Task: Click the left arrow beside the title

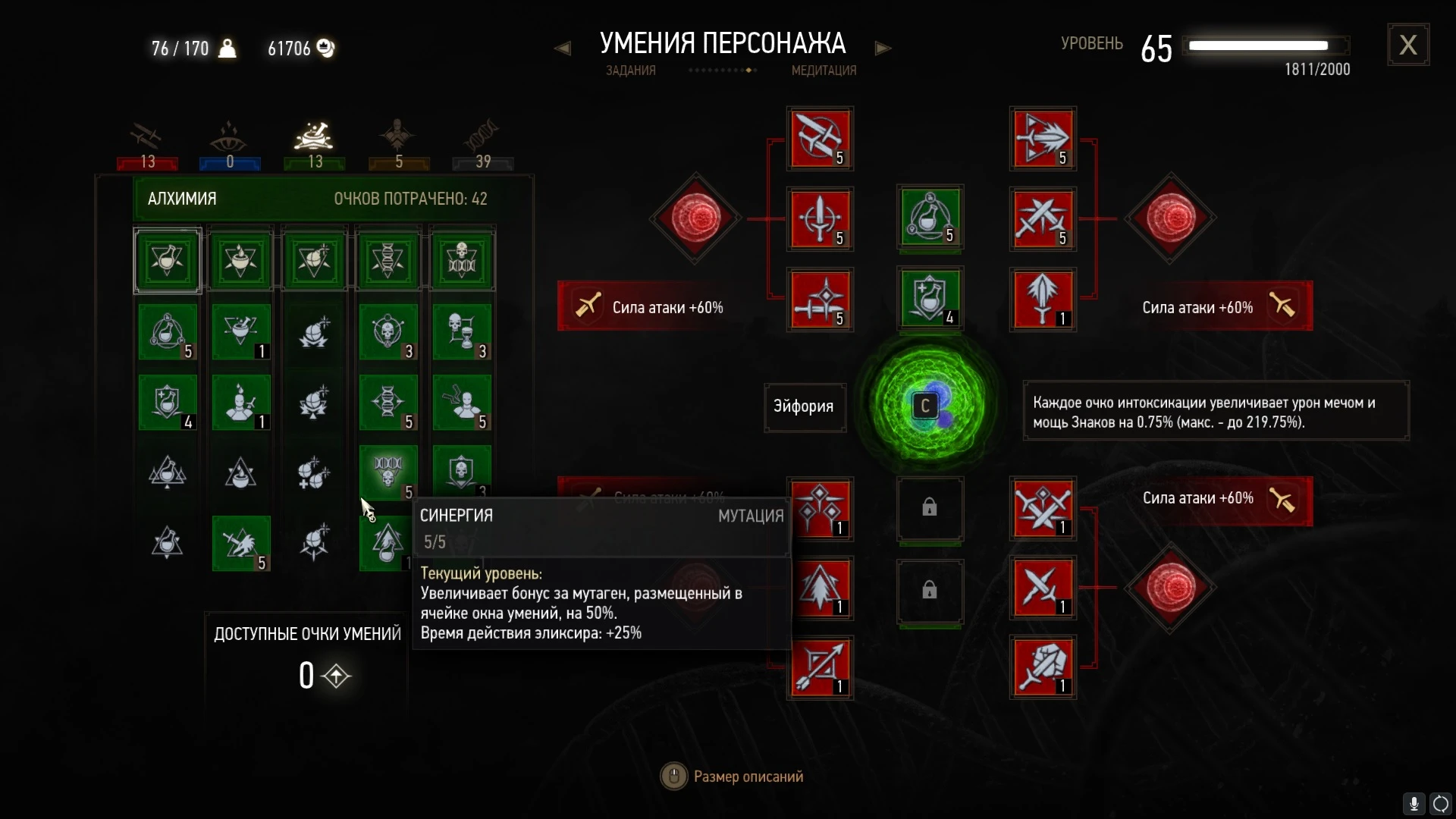Action: (x=564, y=48)
